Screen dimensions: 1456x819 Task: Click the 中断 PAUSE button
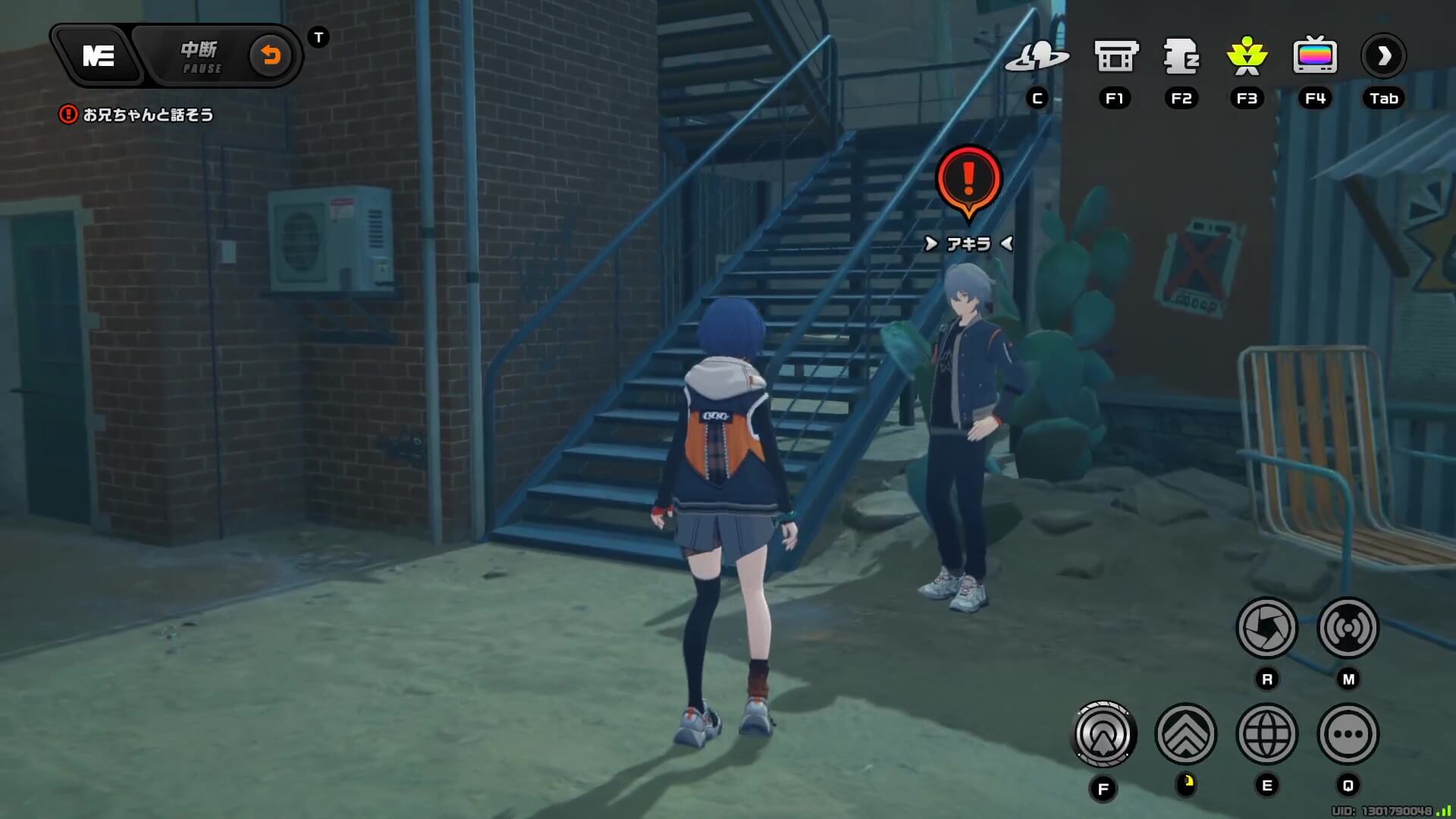[201, 57]
